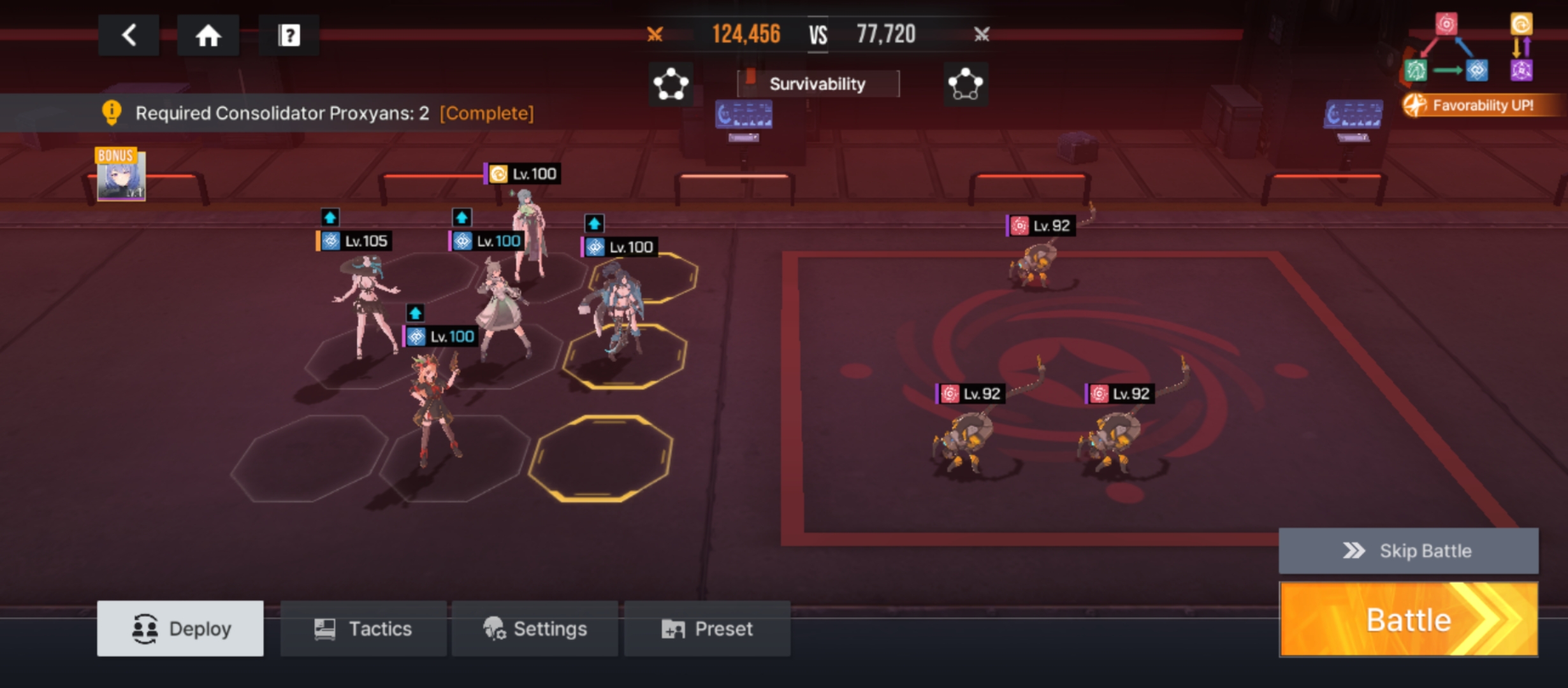Start the fight with the Battle button
Viewport: 1568px width, 688px height.
tap(1408, 619)
